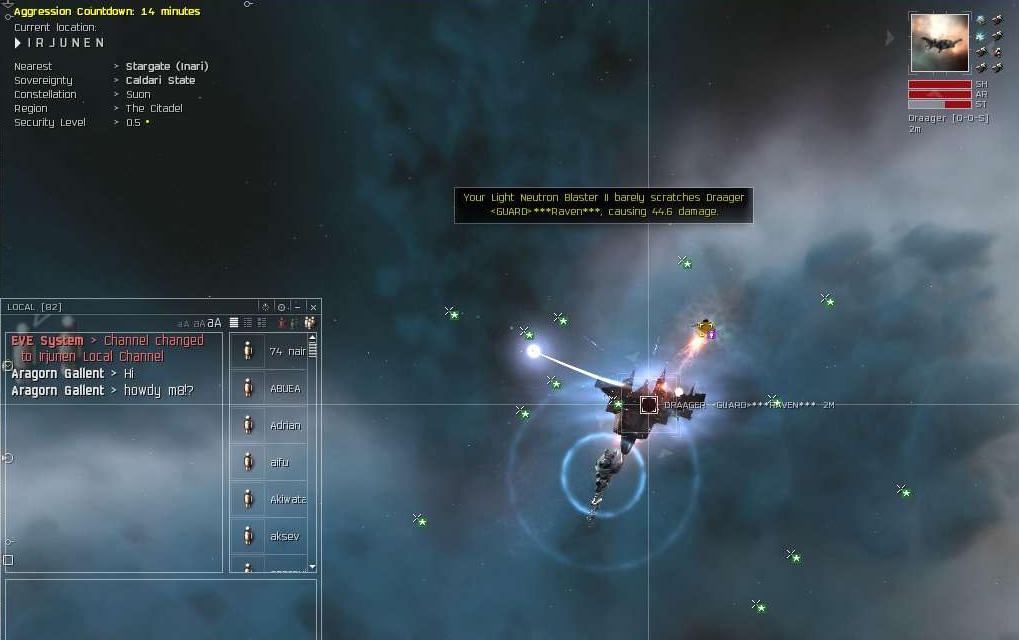1019x640 pixels.
Task: Click the Stargate (Inari) nearest location entry
Action: tap(167, 66)
